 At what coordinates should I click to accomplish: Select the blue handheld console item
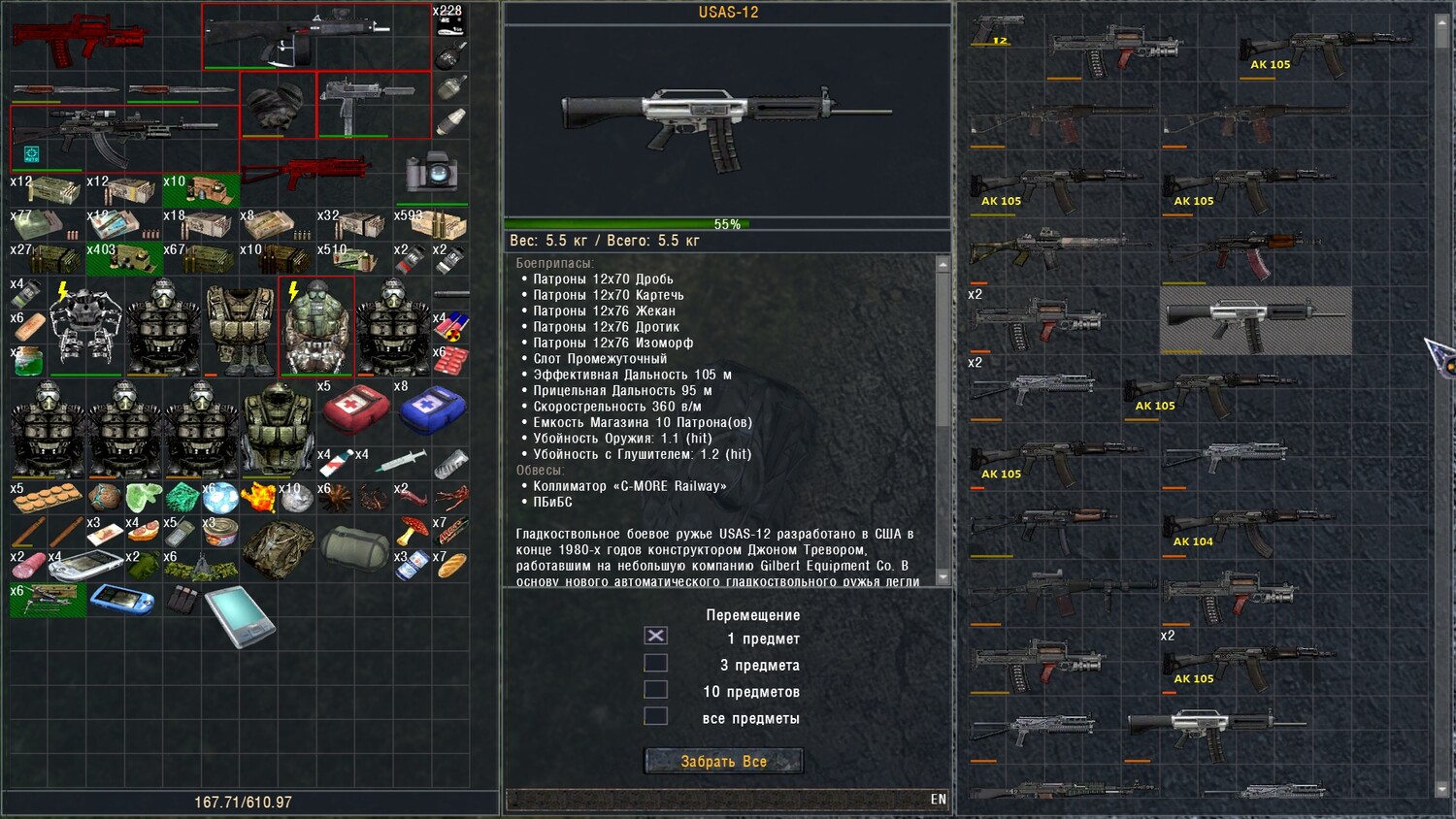click(x=122, y=599)
